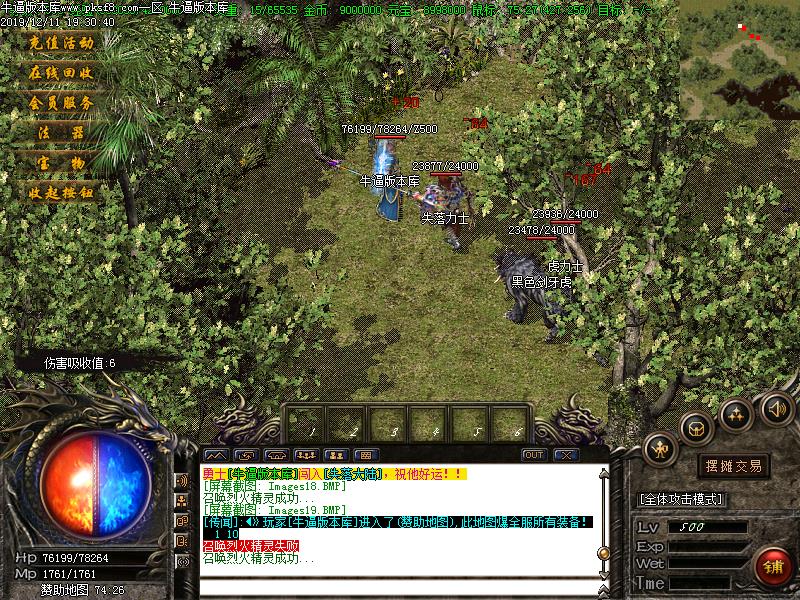Open the three-star skills icon
The width and height of the screenshot is (800, 600).
736,412
